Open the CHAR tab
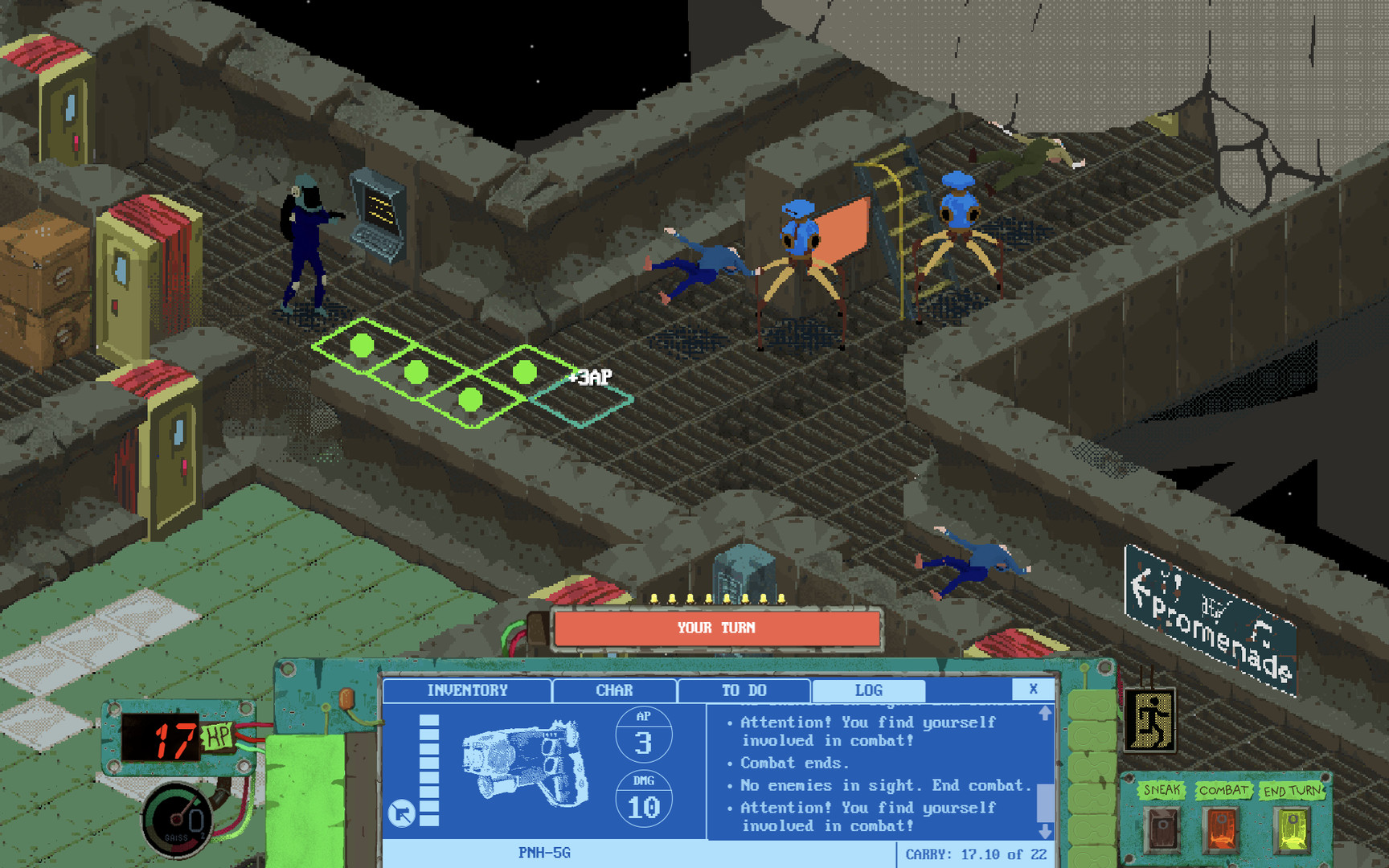Image resolution: width=1389 pixels, height=868 pixels. tap(613, 690)
